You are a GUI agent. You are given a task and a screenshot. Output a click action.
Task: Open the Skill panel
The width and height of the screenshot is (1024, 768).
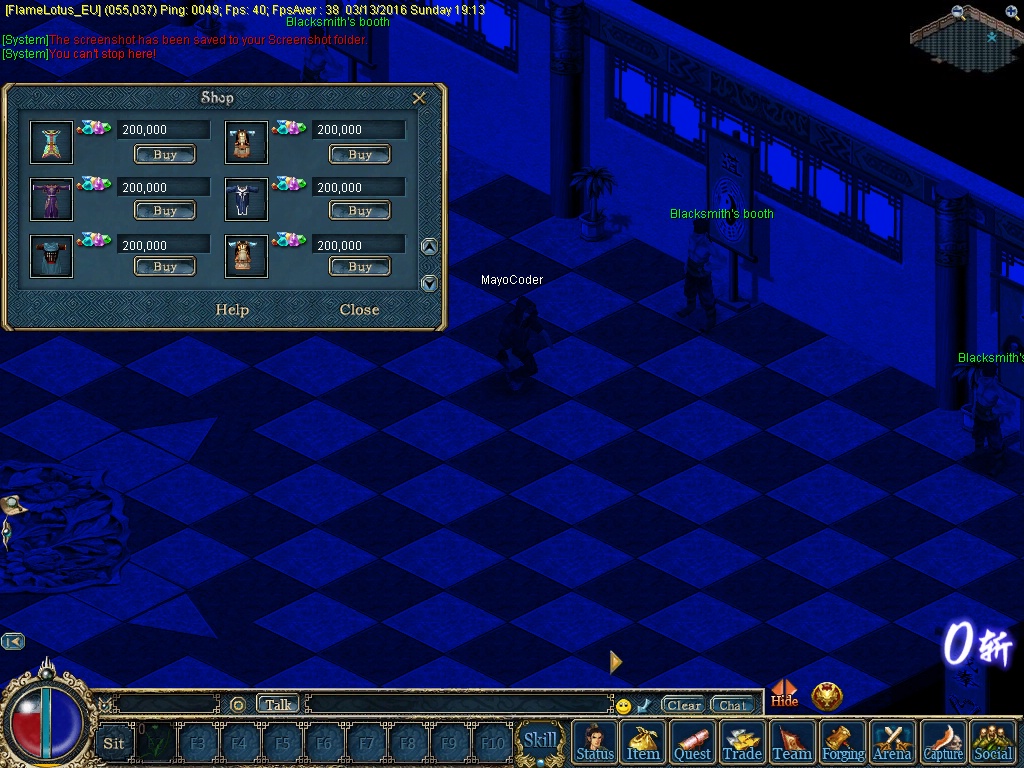(541, 741)
